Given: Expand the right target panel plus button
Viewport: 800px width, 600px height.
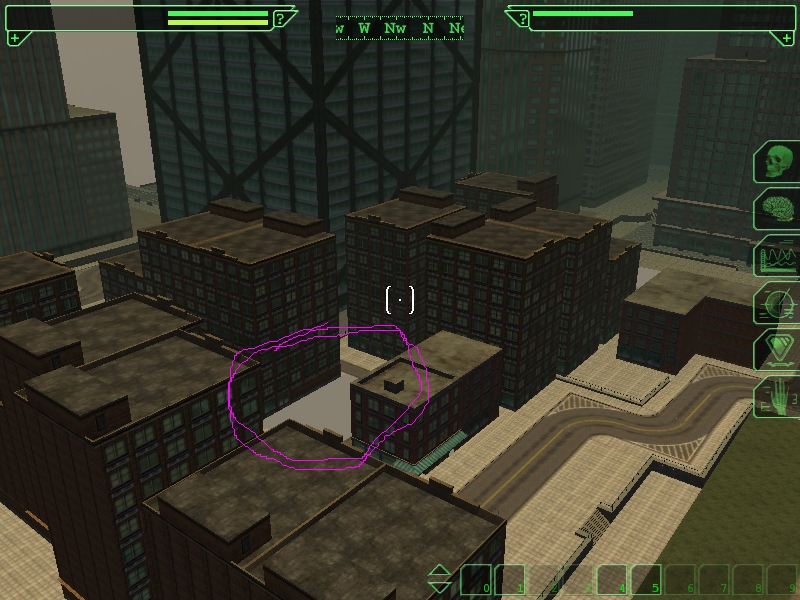Looking at the screenshot, I should click(x=787, y=38).
